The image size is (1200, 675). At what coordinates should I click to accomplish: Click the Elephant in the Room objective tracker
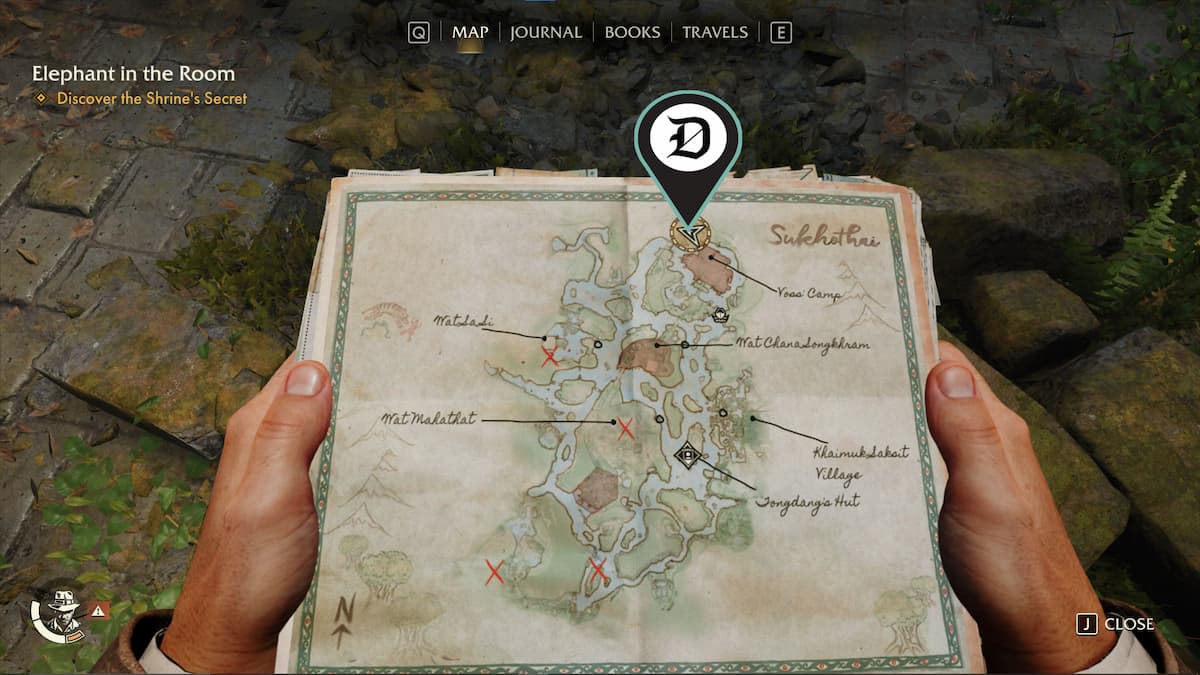pyautogui.click(x=133, y=74)
